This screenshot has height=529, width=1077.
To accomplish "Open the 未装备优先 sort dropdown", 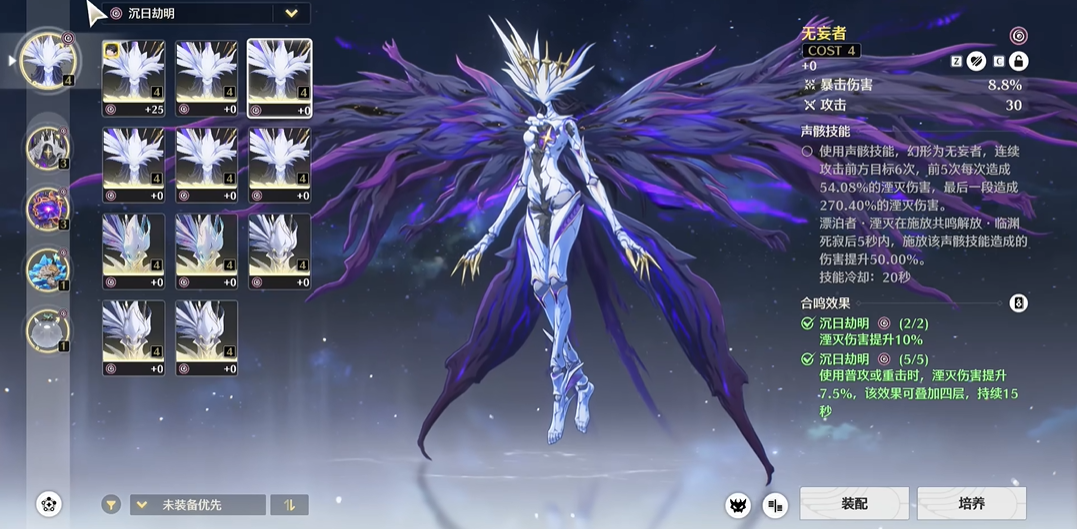I will click(x=197, y=505).
